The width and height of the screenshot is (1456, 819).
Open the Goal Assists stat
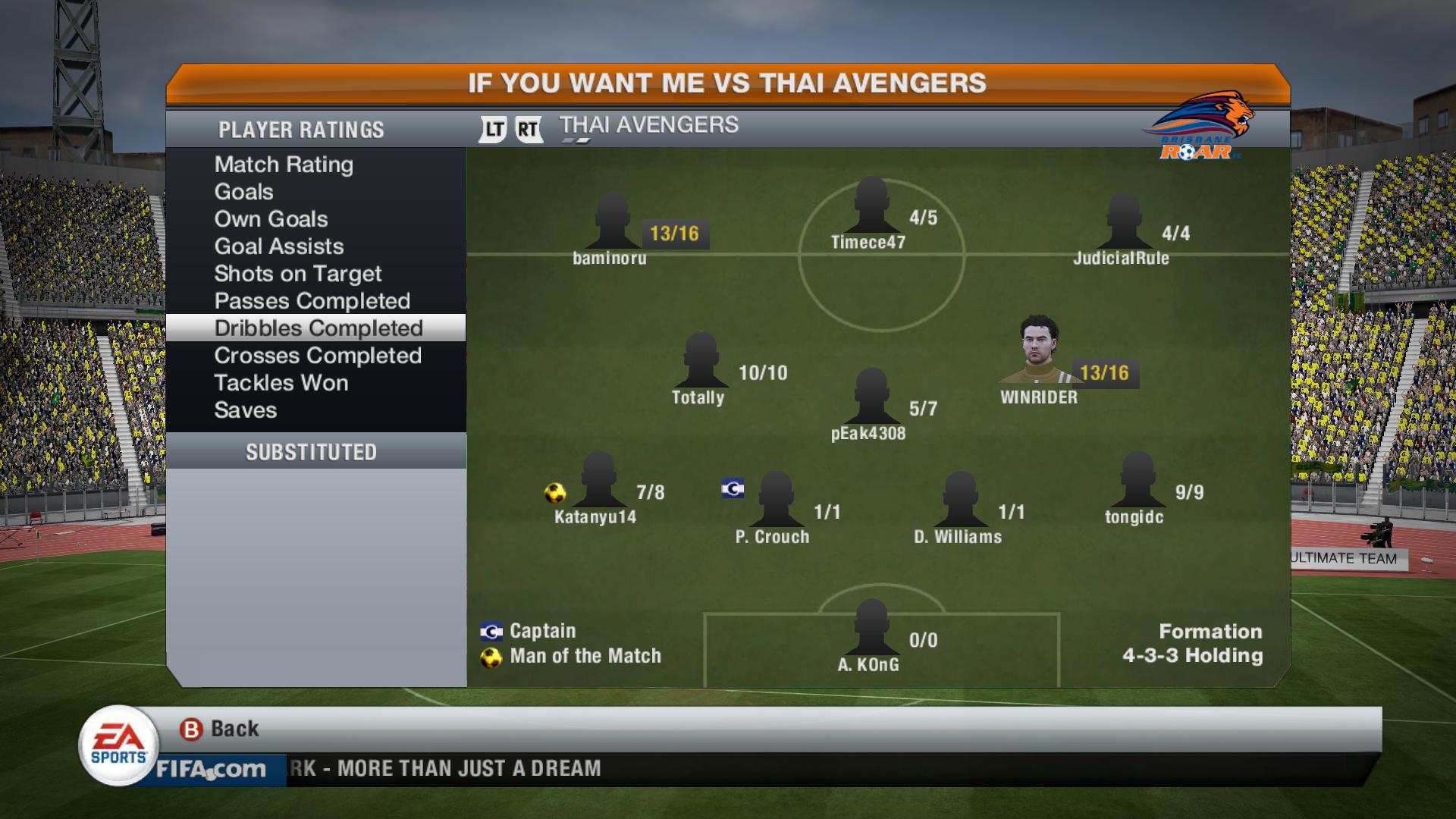point(278,246)
